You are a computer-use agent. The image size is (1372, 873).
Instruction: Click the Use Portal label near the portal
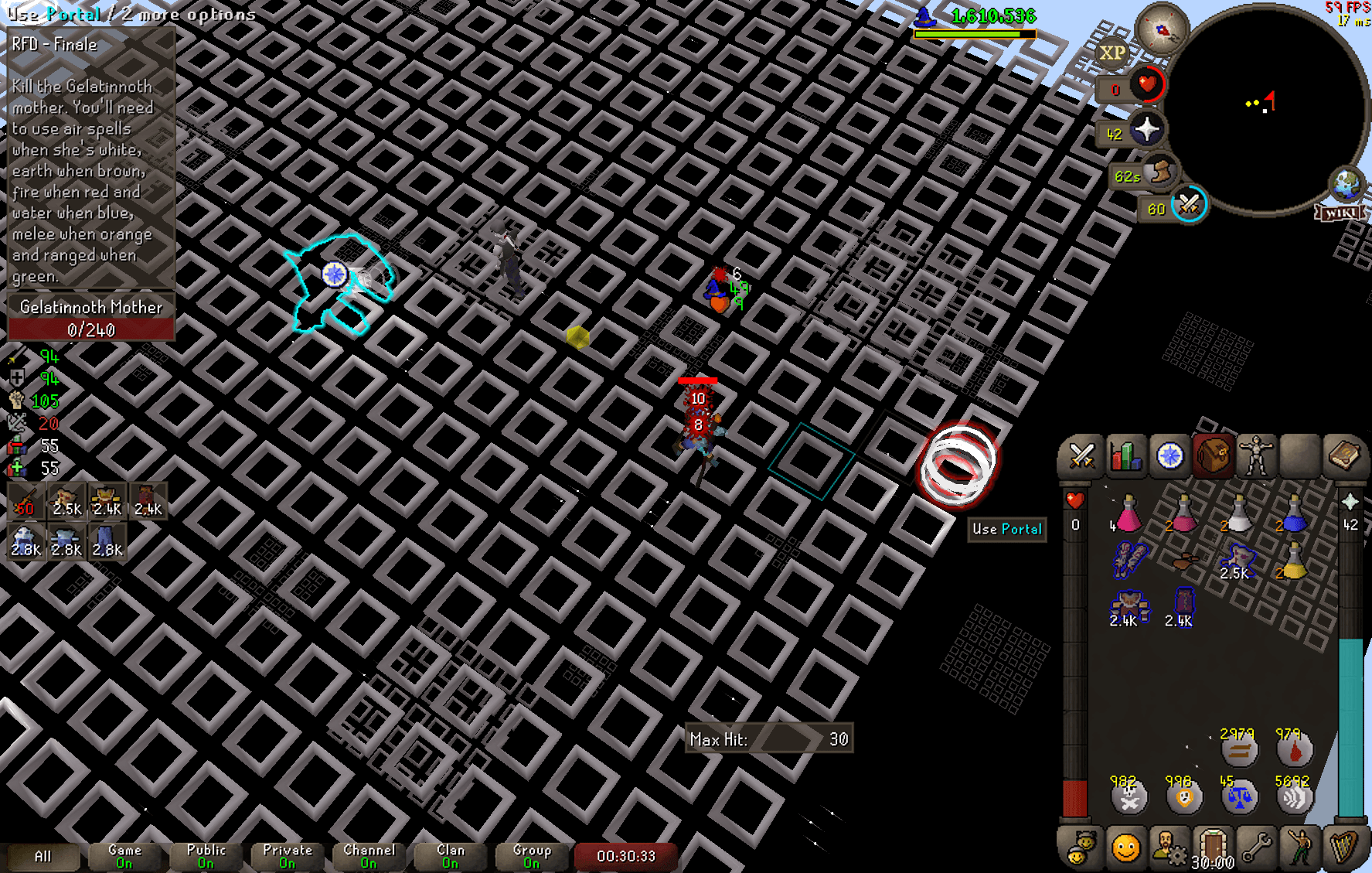point(1006,530)
